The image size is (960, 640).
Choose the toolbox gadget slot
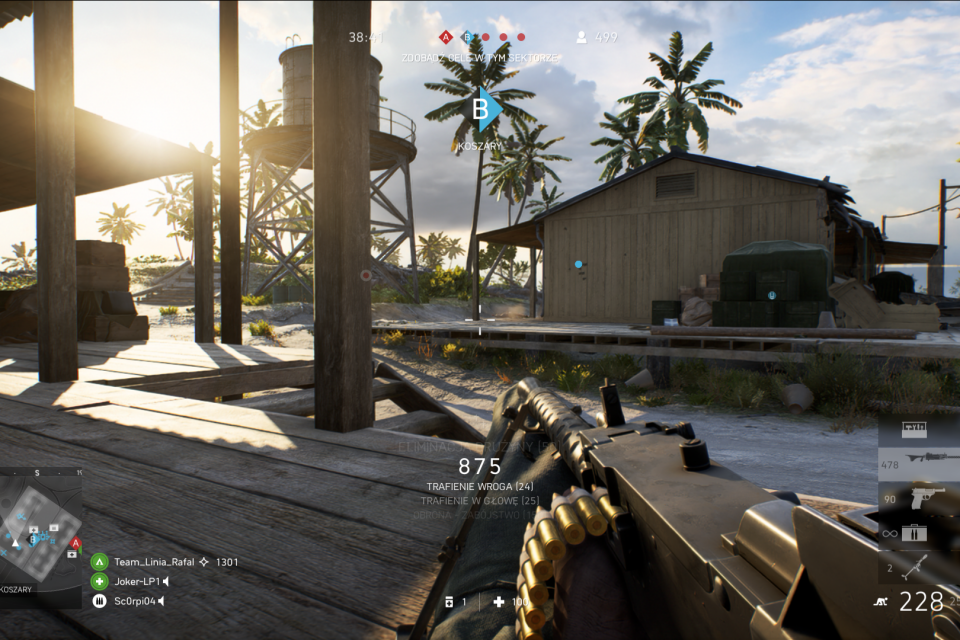click(x=915, y=430)
